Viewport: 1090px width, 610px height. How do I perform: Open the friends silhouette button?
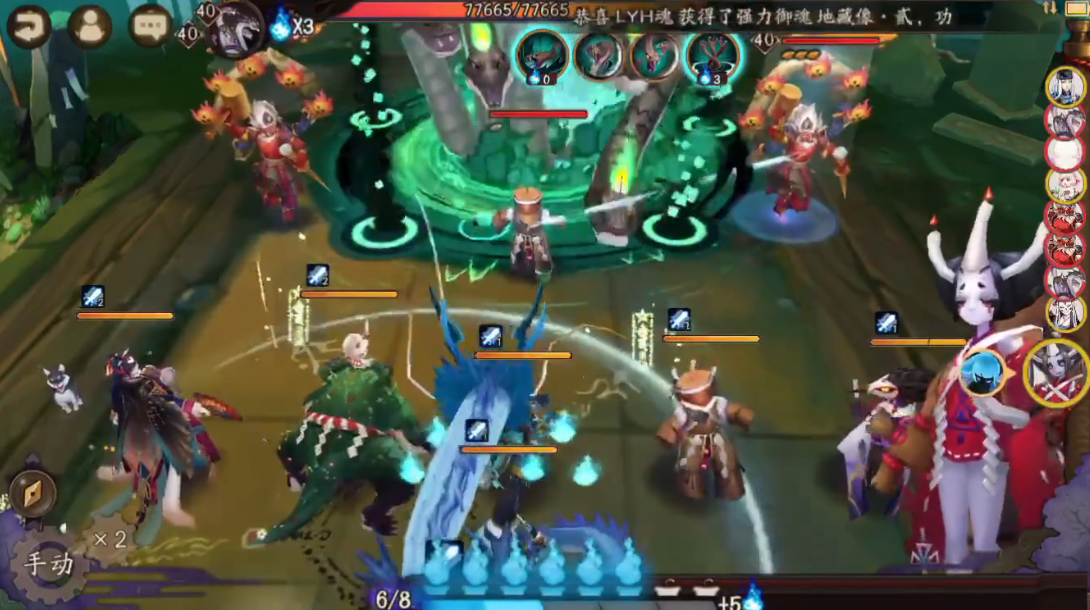click(90, 26)
